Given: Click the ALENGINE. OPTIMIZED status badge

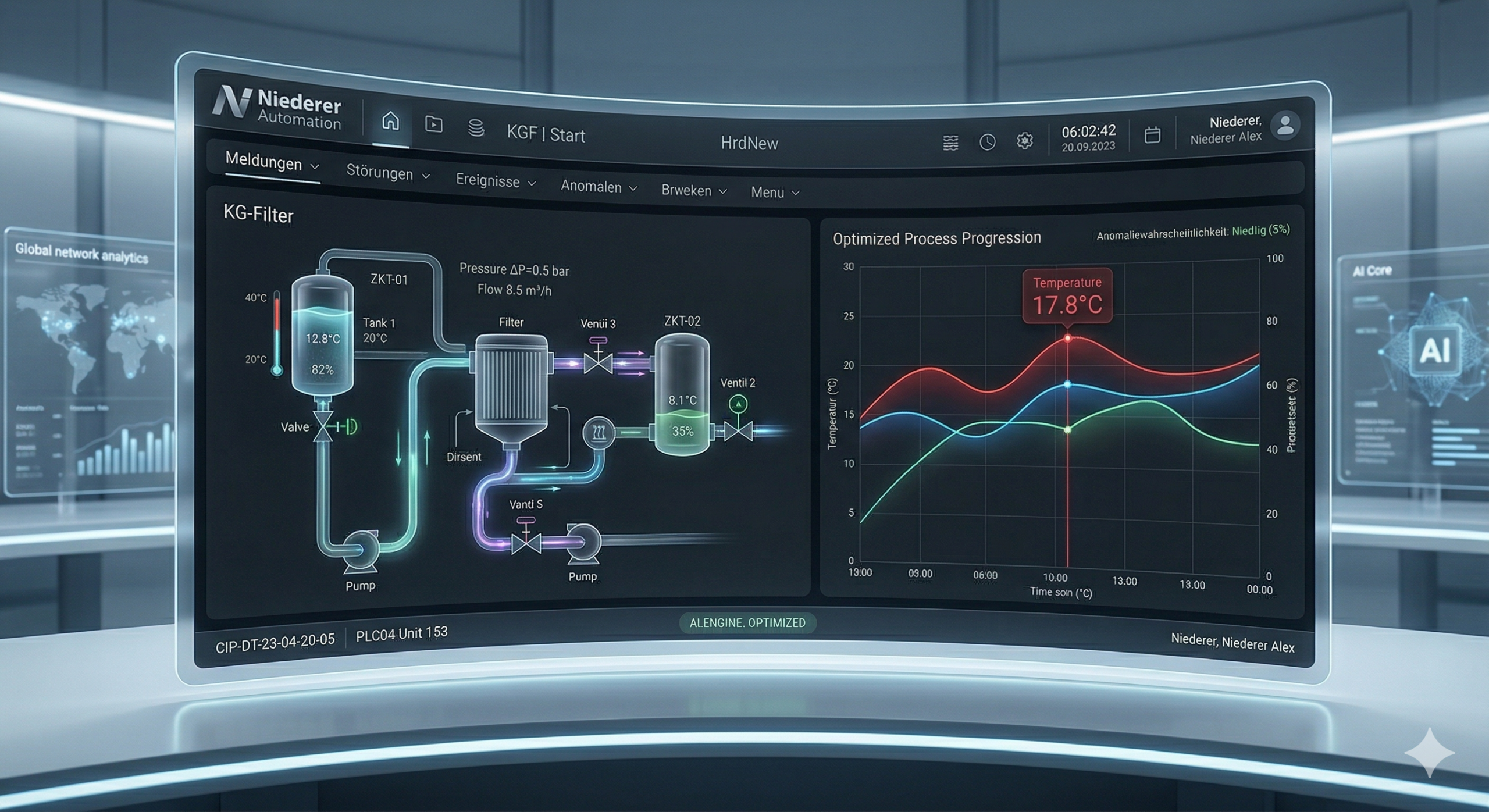Looking at the screenshot, I should [x=747, y=623].
